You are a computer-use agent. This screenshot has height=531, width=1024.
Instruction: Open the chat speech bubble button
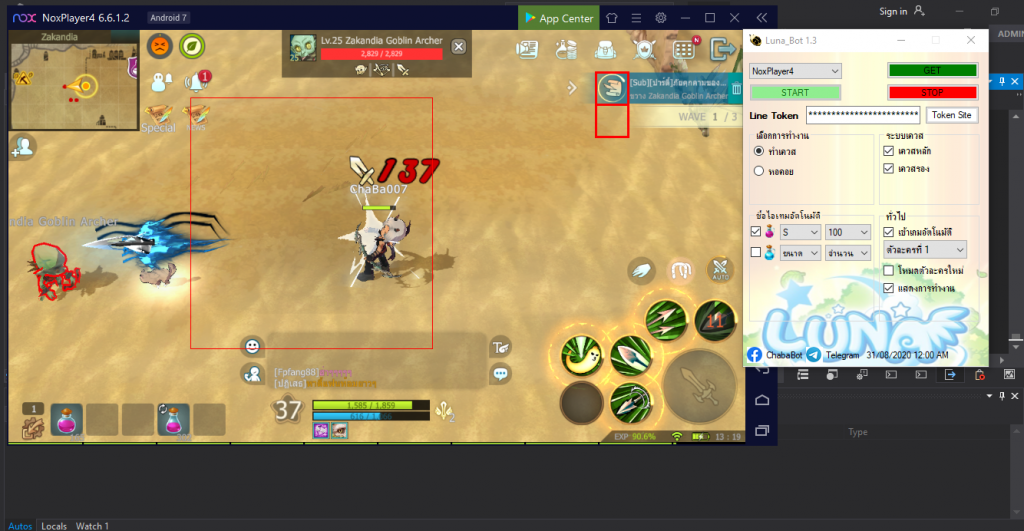(500, 374)
